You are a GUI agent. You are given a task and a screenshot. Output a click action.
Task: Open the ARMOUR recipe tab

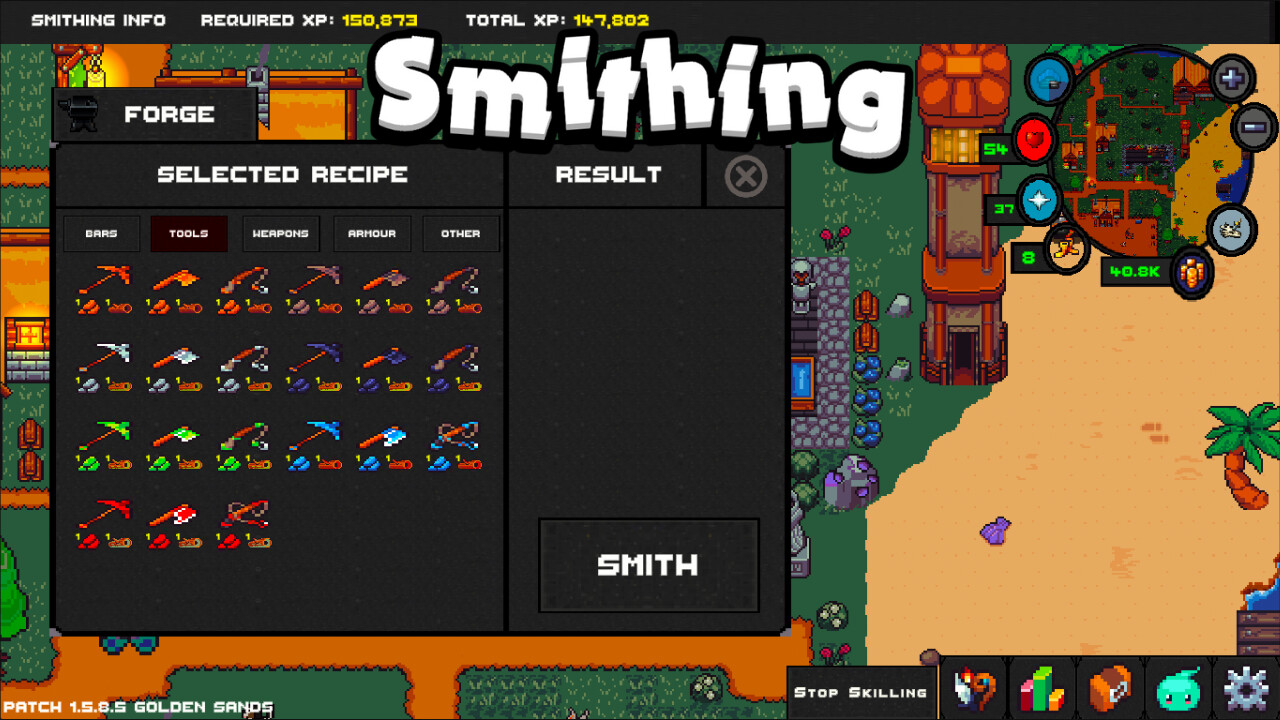pyautogui.click(x=372, y=233)
